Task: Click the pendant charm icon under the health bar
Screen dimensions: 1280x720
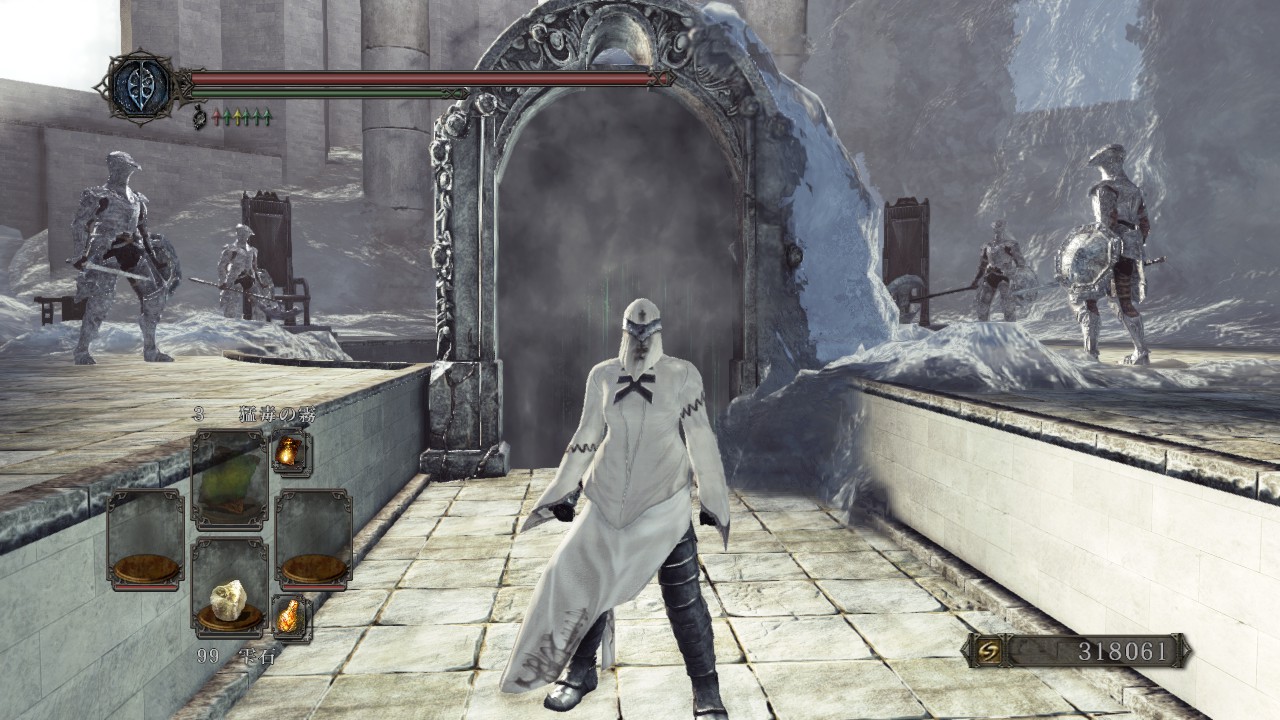Action: [x=200, y=117]
